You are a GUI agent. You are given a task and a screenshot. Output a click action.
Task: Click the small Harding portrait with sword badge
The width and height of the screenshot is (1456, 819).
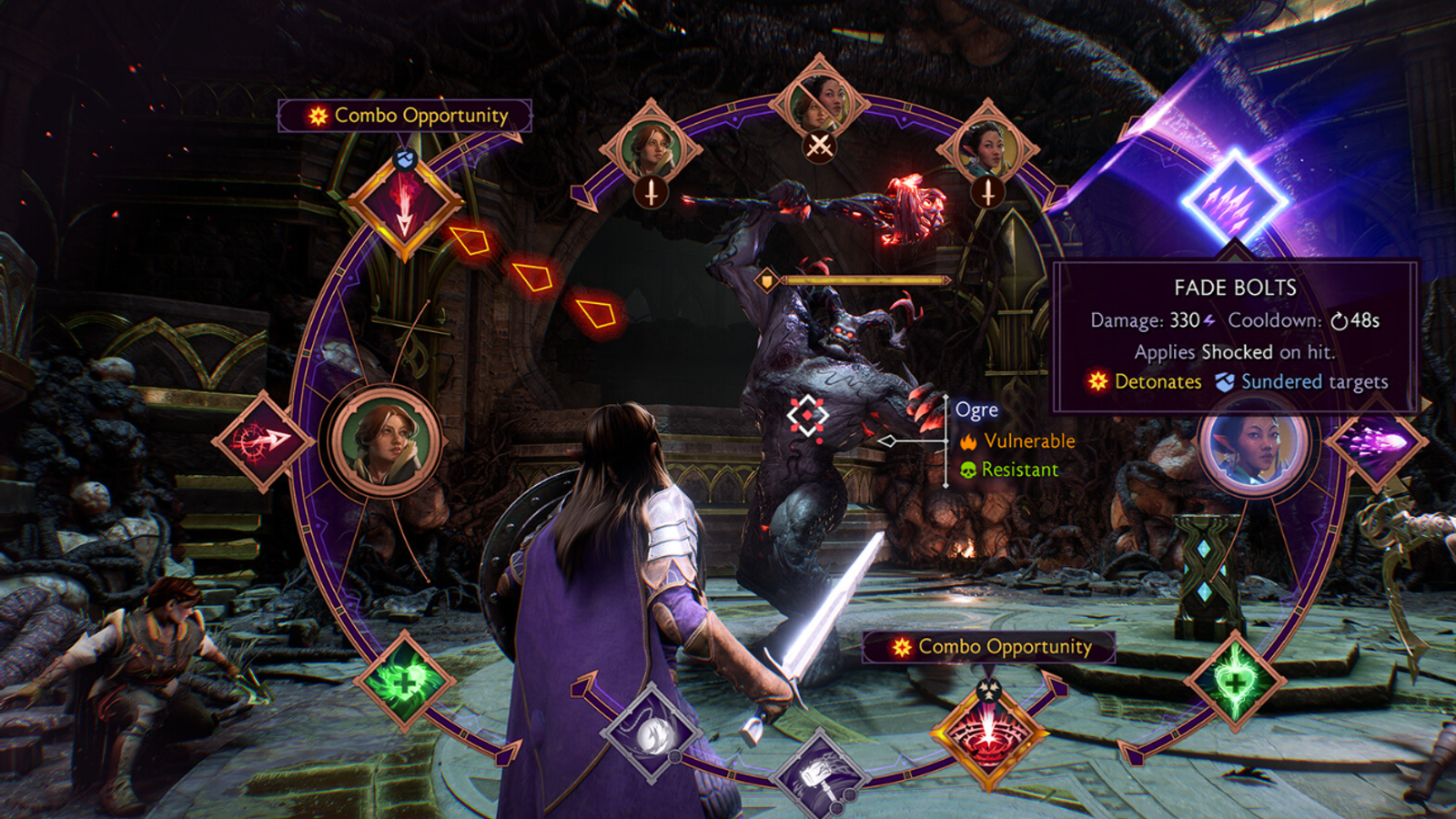click(650, 148)
